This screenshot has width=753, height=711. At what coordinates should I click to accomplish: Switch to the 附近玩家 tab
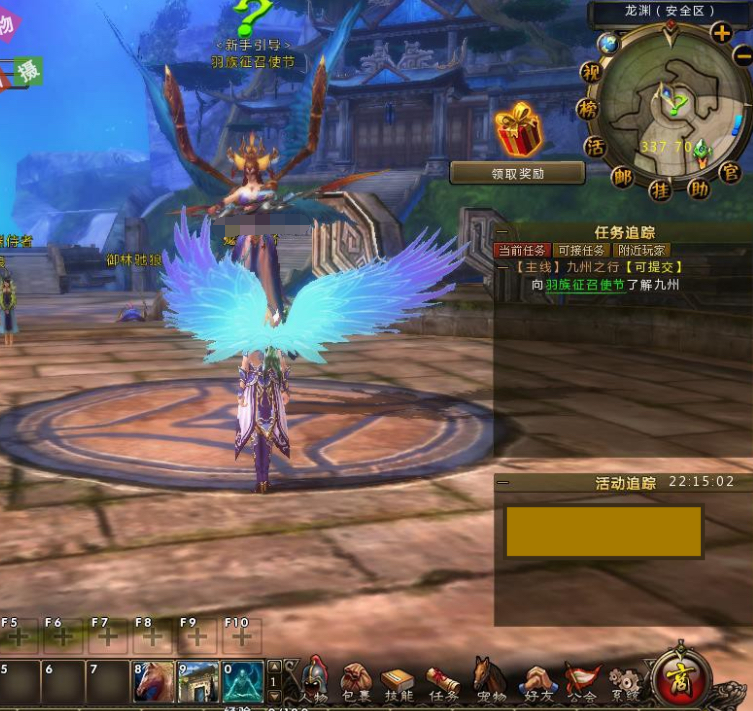pos(642,250)
